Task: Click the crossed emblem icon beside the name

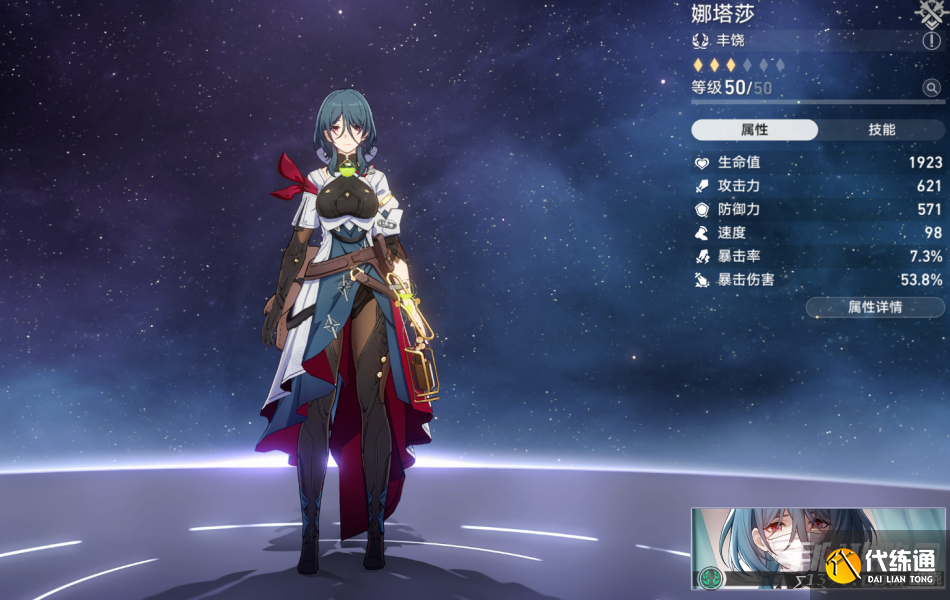Action: point(931,11)
